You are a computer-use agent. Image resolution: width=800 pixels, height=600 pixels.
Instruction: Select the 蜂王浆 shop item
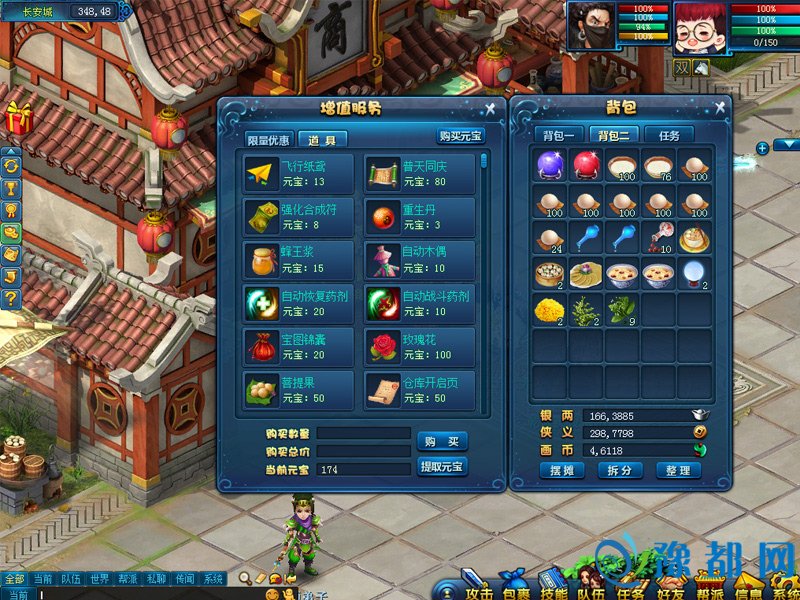point(298,260)
